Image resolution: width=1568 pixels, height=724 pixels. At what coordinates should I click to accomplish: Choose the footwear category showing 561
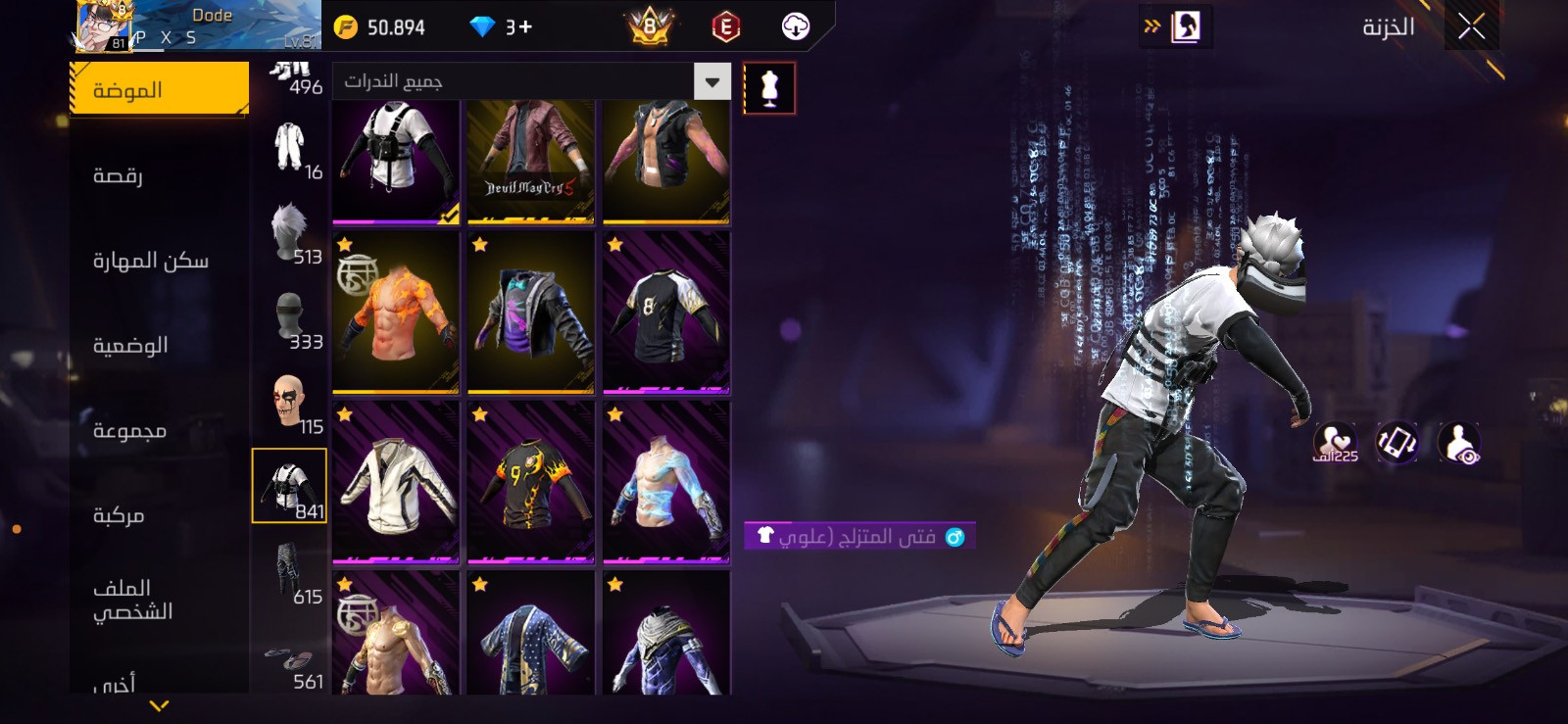point(291,664)
